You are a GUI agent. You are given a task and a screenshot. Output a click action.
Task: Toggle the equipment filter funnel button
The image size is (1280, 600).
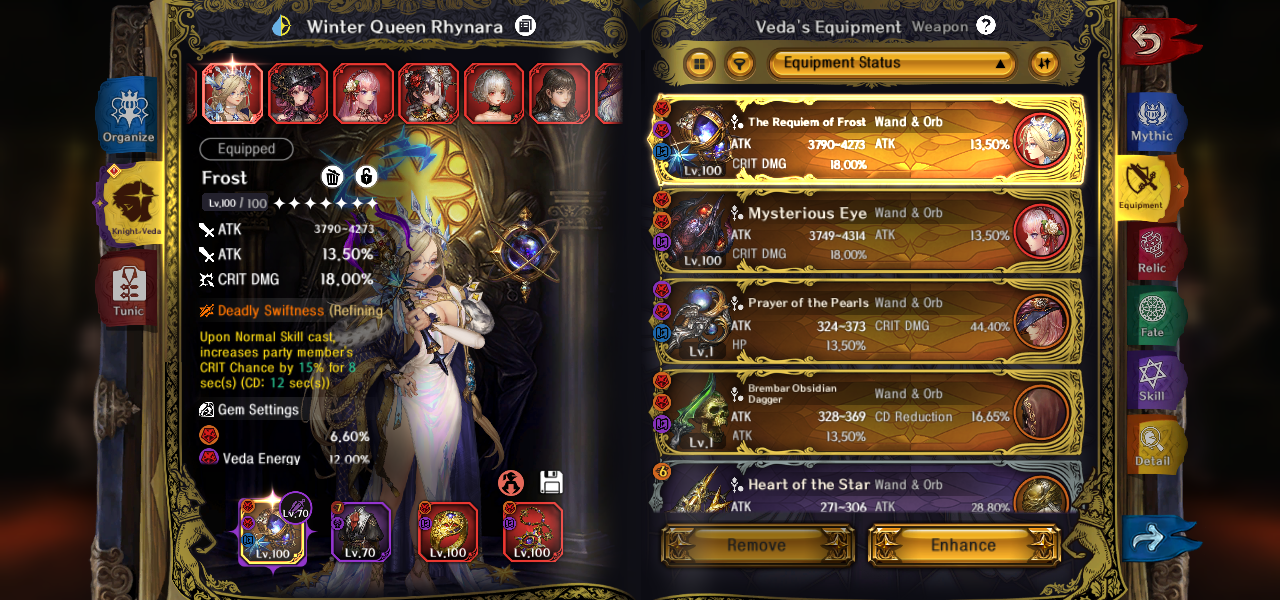[x=739, y=64]
